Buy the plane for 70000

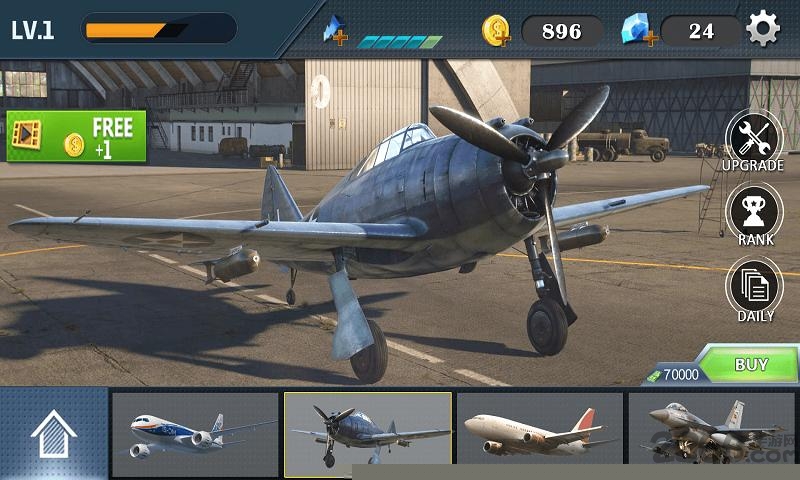pos(750,365)
